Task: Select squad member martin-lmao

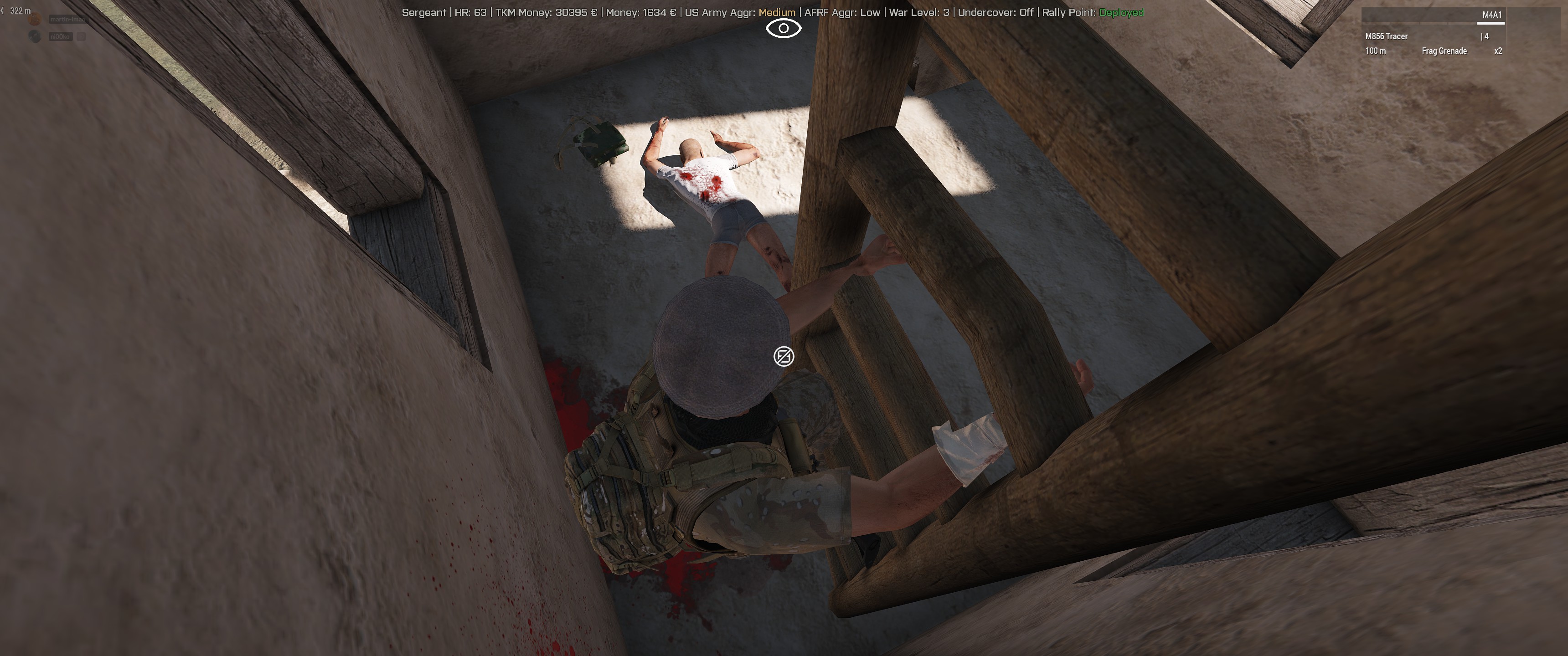Action: (x=67, y=20)
